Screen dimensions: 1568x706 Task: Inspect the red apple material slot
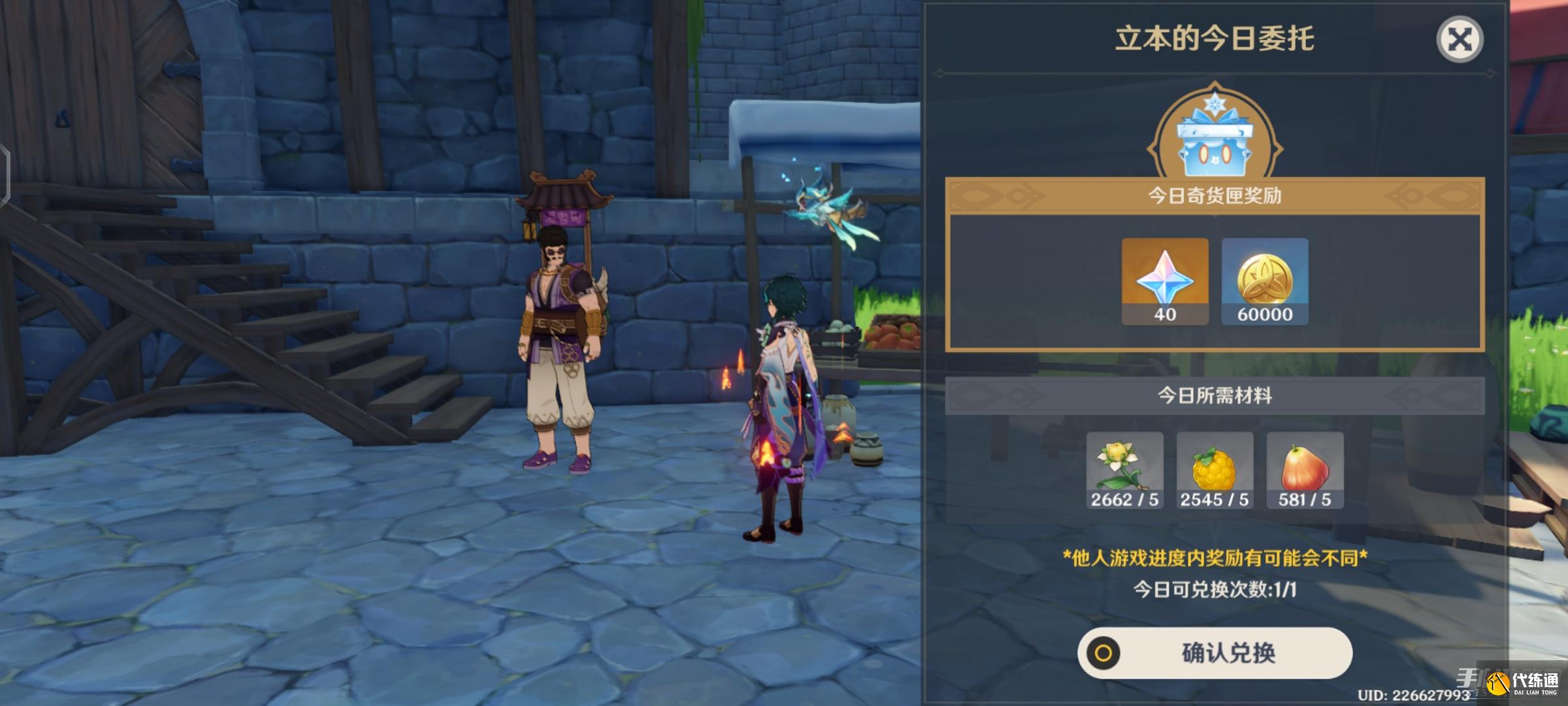point(1305,470)
